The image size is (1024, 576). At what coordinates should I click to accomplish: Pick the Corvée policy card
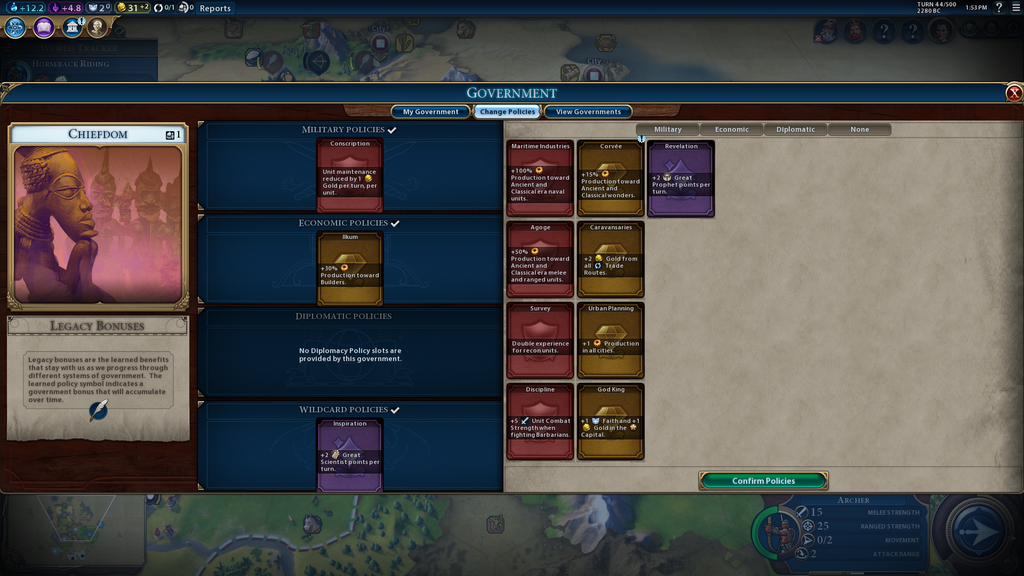point(610,178)
